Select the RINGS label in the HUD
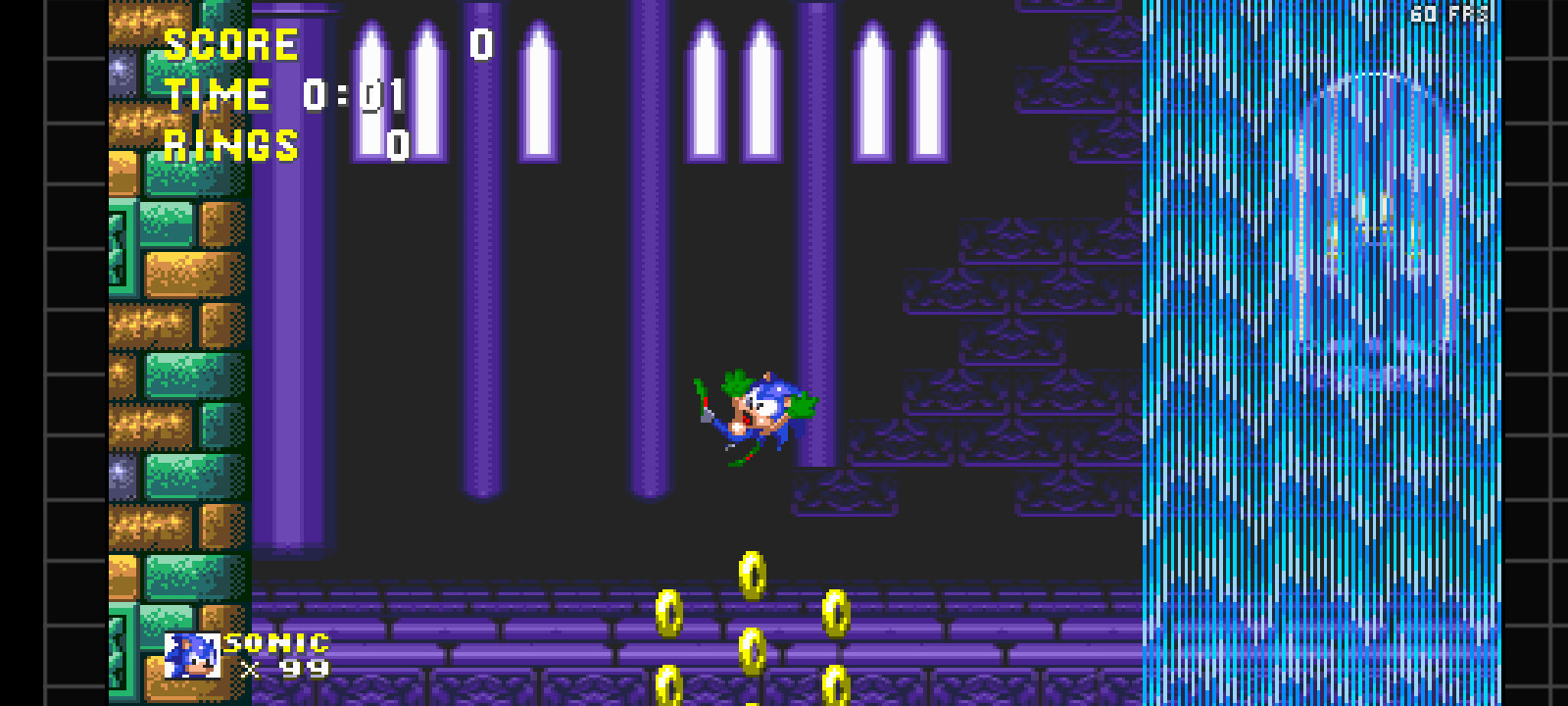 (x=231, y=145)
